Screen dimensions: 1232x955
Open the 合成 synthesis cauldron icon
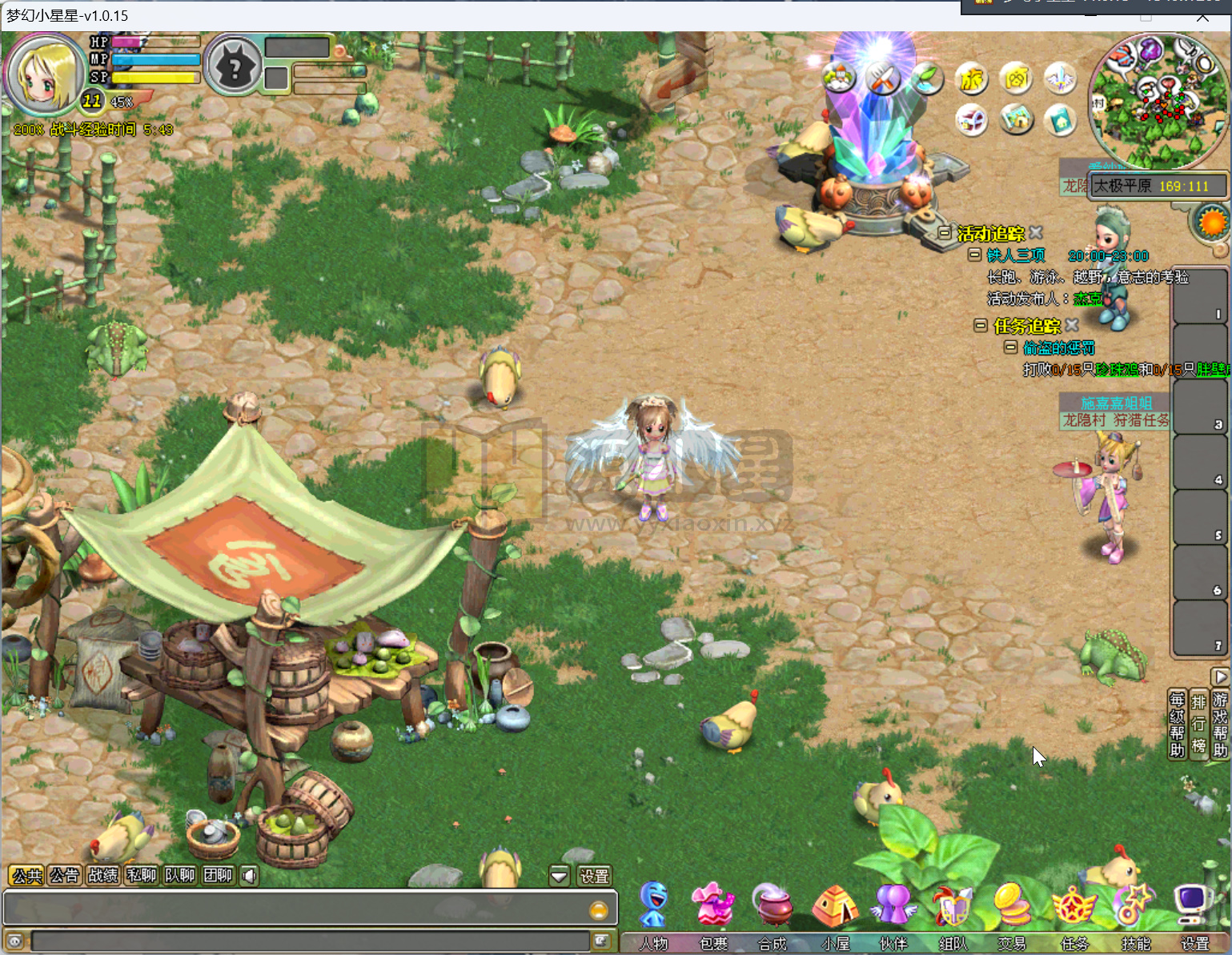pos(772,903)
